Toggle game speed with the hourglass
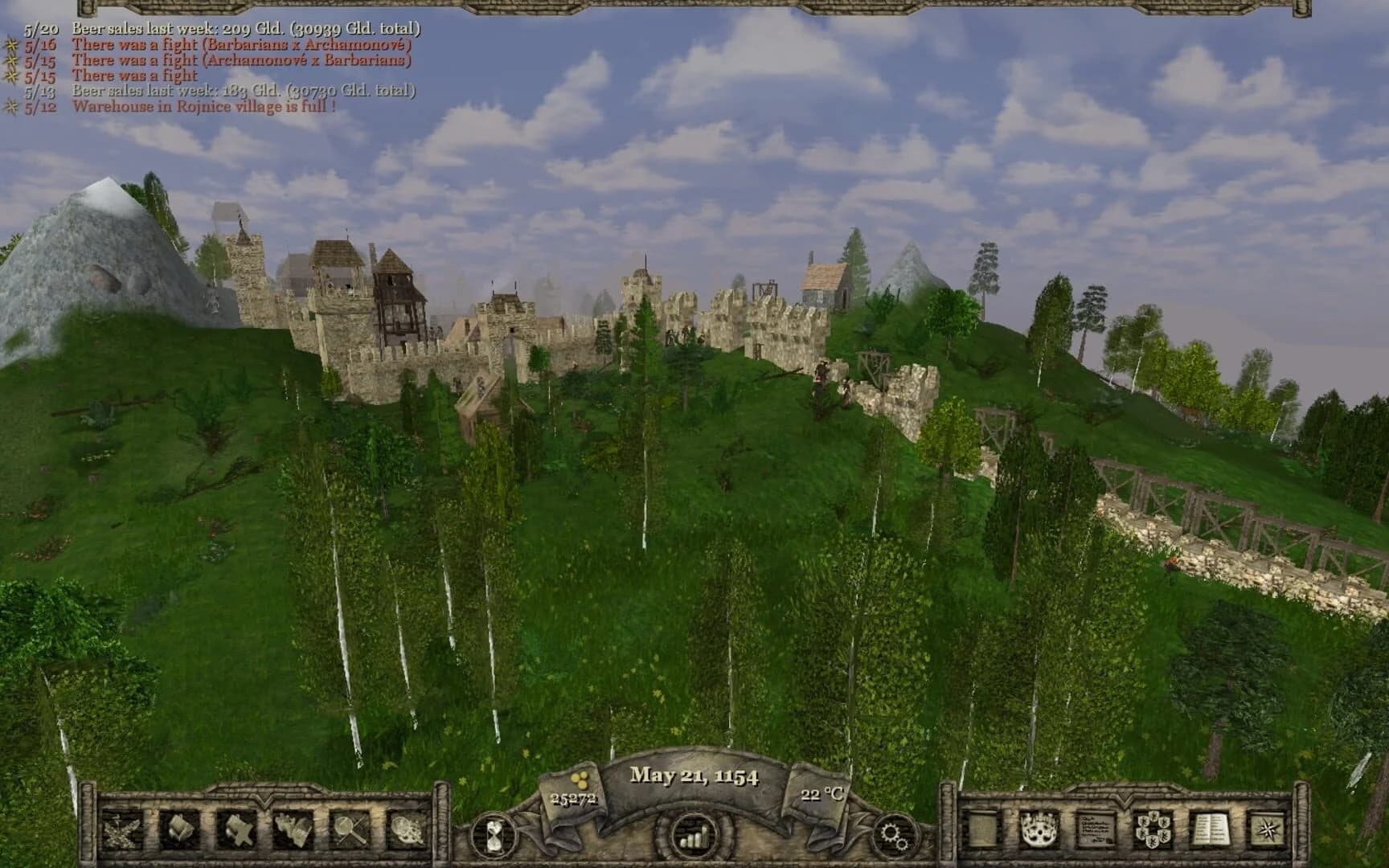 [496, 833]
